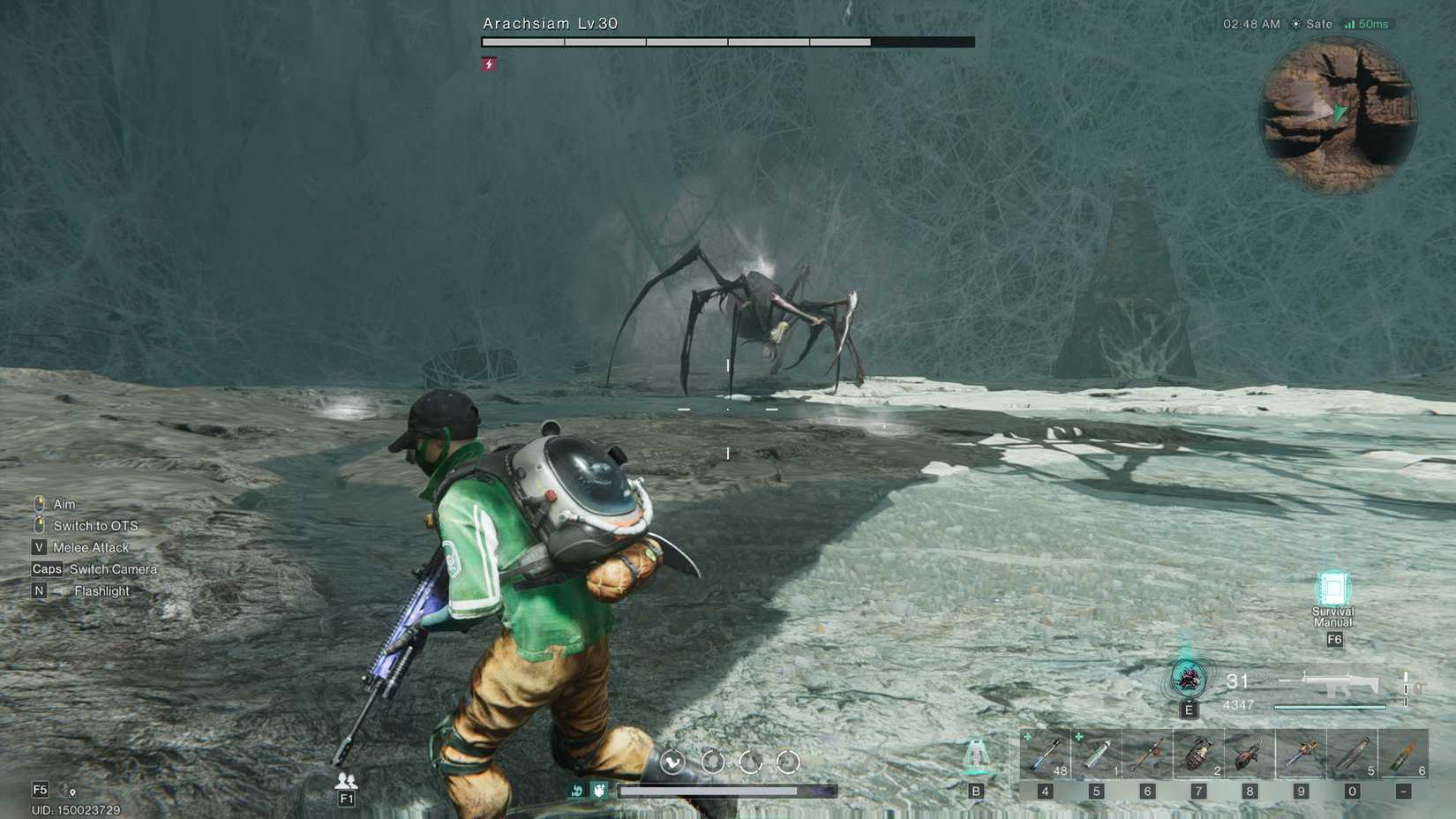The height and width of the screenshot is (819, 1456).
Task: Select the syringe in hotbar slot 4
Action: (1046, 755)
